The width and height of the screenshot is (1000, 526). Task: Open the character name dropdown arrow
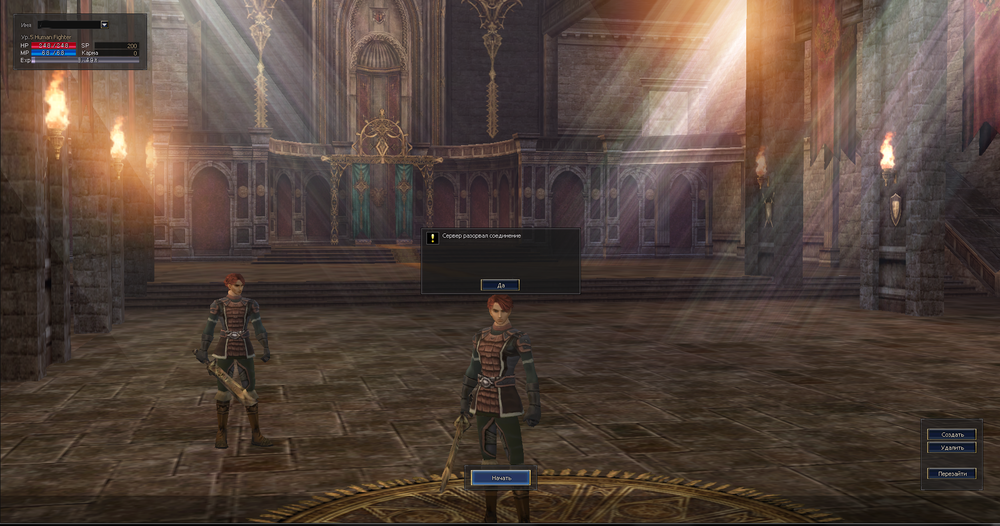pos(105,24)
